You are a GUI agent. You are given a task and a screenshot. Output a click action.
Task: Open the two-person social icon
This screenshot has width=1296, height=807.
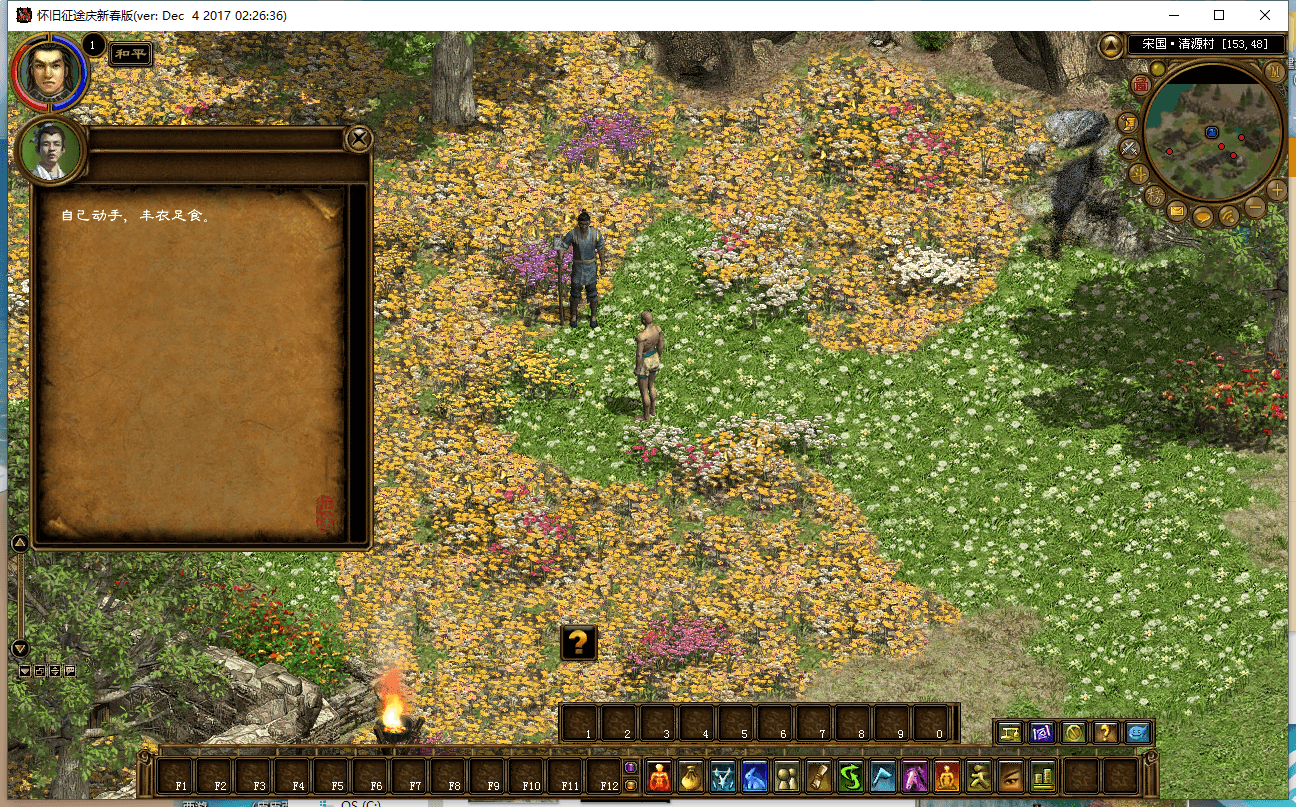pyautogui.click(x=786, y=776)
